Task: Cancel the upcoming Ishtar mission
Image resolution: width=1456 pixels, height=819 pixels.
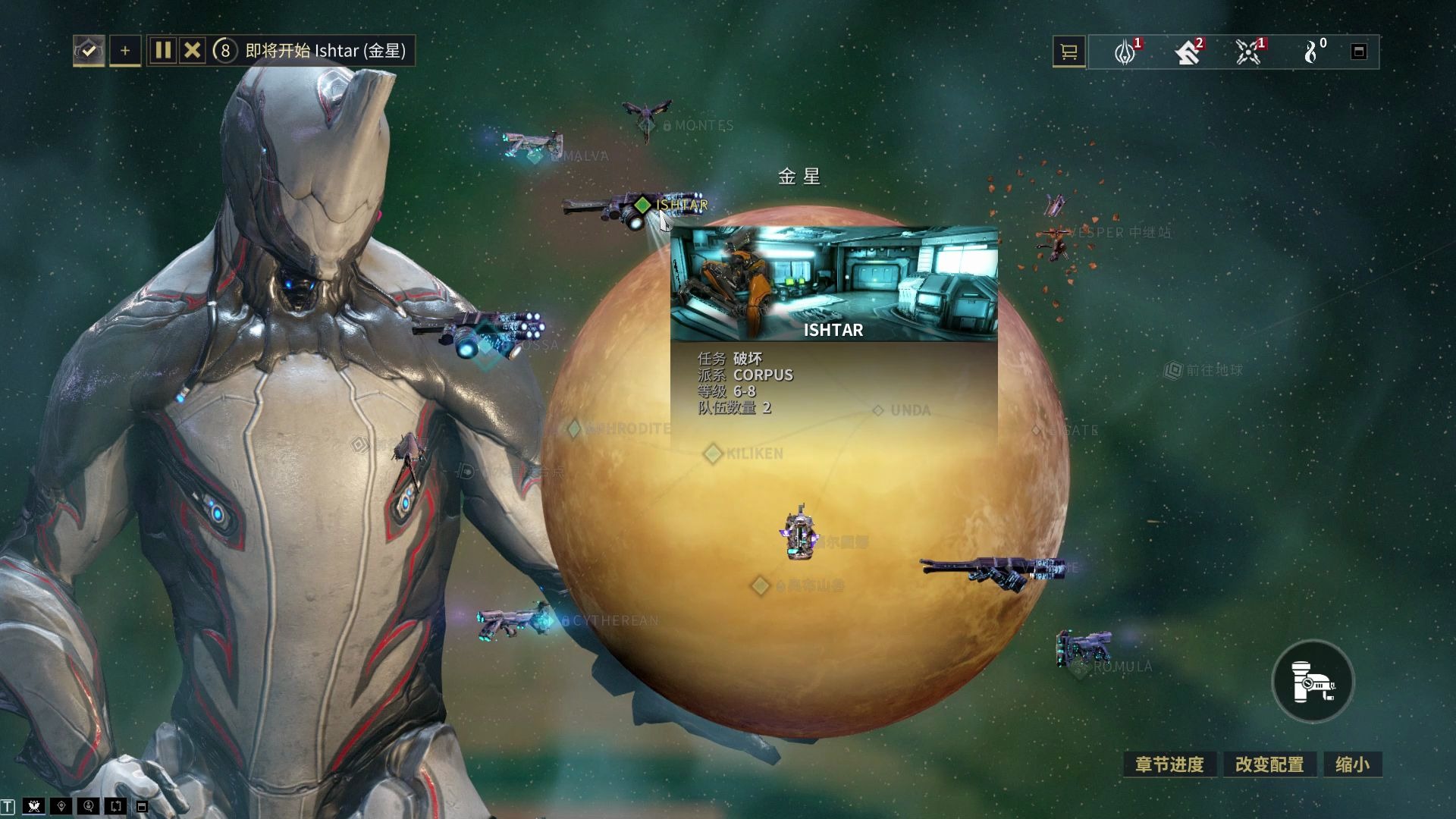Action: pos(193,51)
